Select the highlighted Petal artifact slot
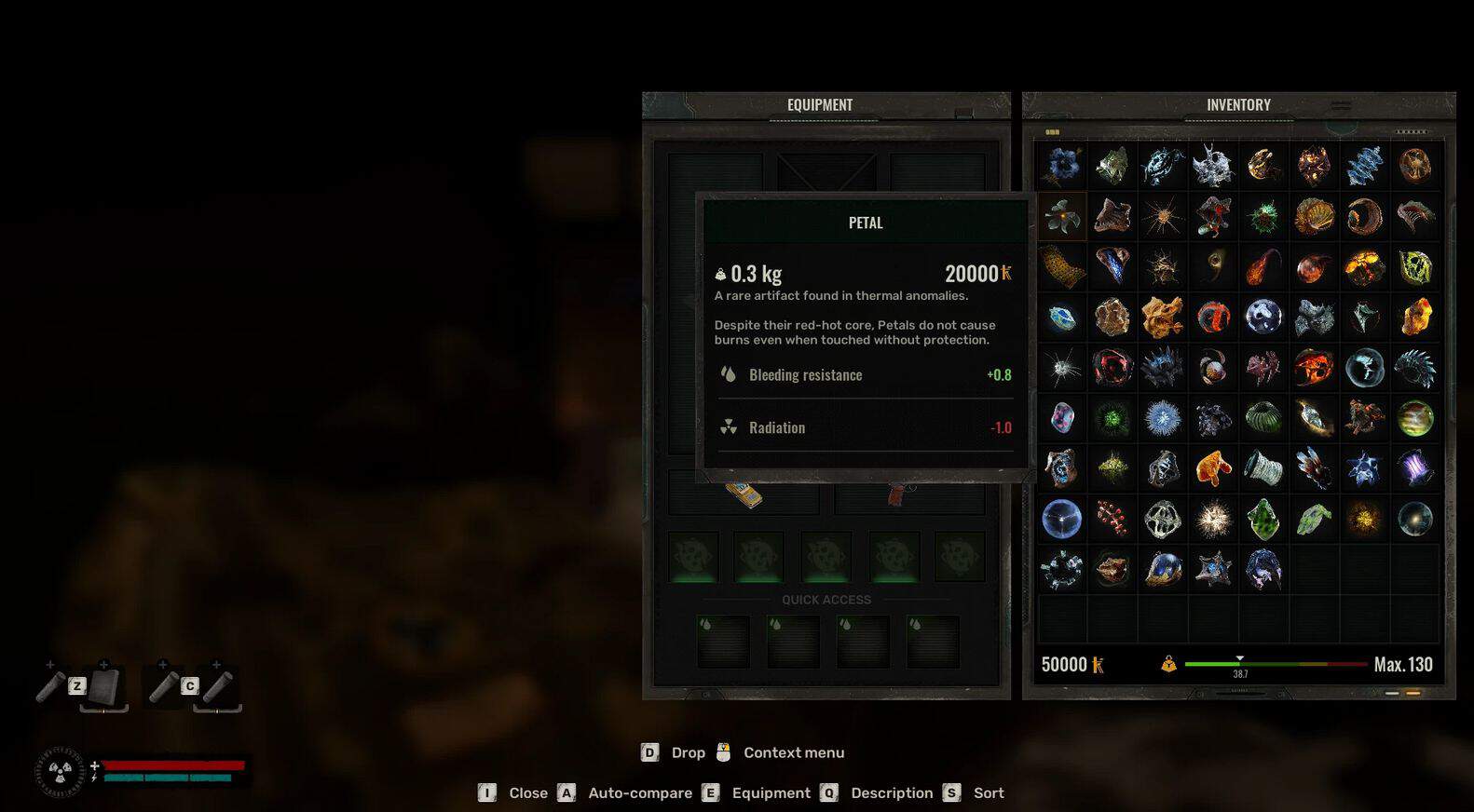1474x812 pixels. pos(1062,217)
